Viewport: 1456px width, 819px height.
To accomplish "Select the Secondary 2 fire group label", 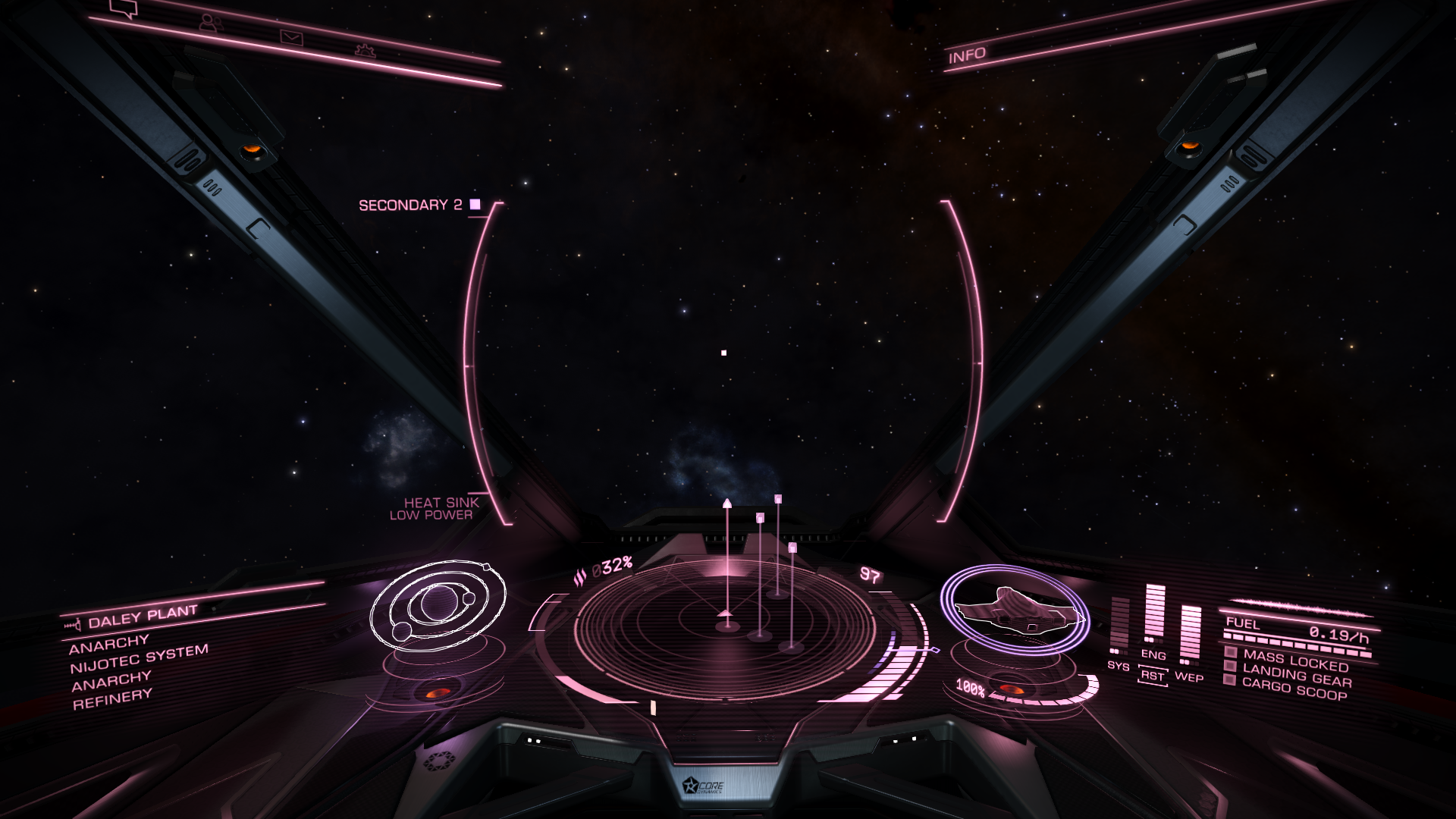I will [410, 205].
